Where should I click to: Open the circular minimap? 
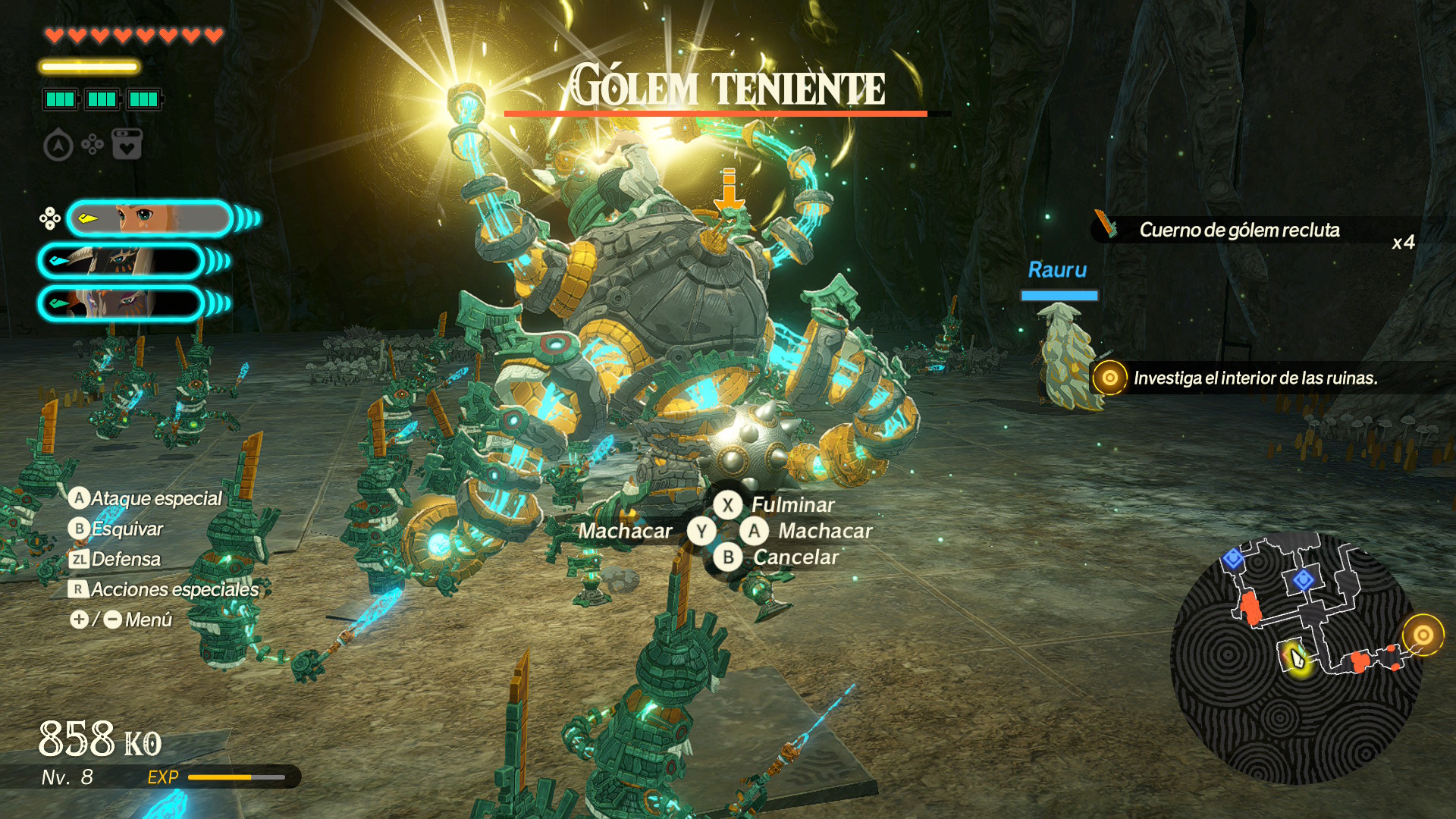click(1295, 657)
